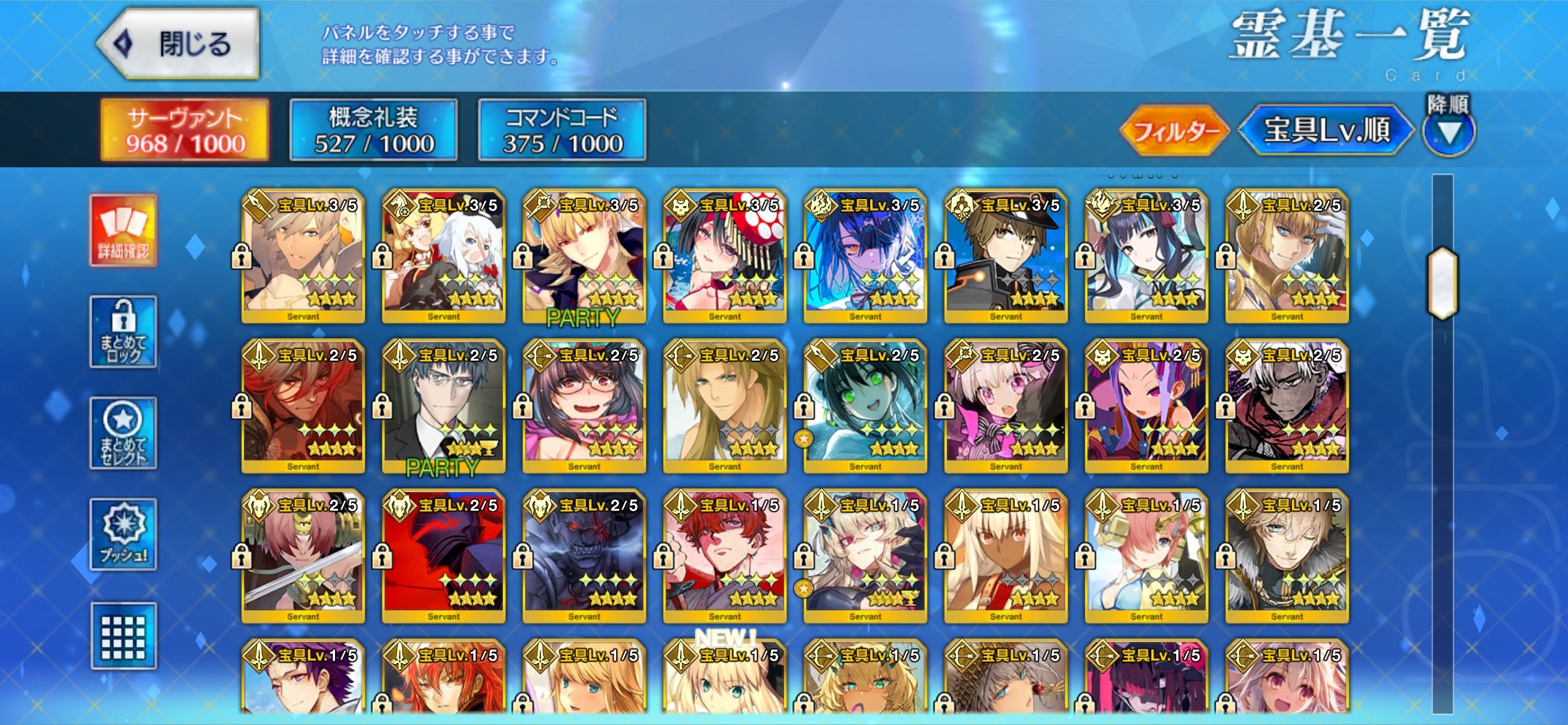The height and width of the screenshot is (725, 1568).
Task: Open the card of girl with red glasses
Action: pyautogui.click(x=584, y=407)
